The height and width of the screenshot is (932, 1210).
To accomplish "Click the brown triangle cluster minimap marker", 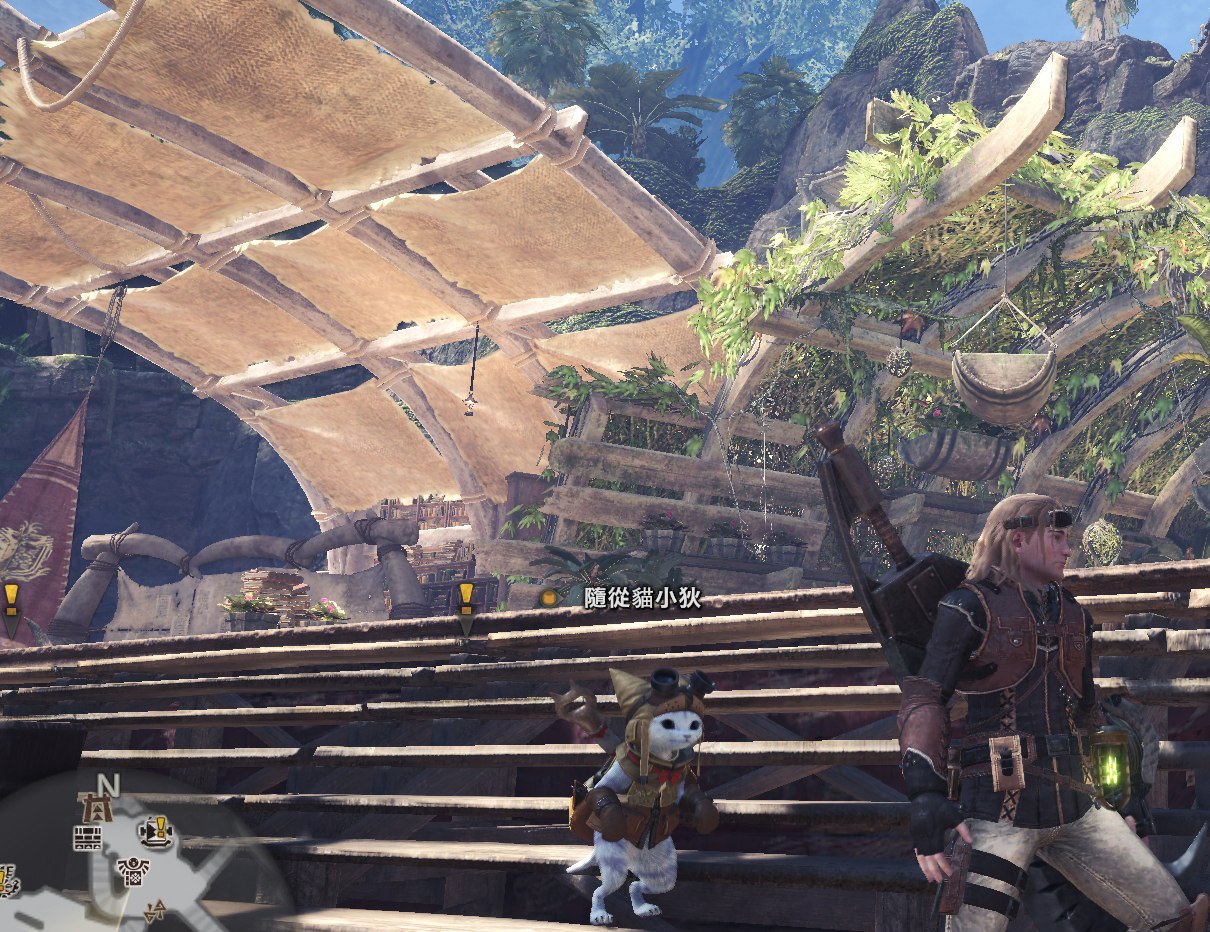I will tap(155, 910).
